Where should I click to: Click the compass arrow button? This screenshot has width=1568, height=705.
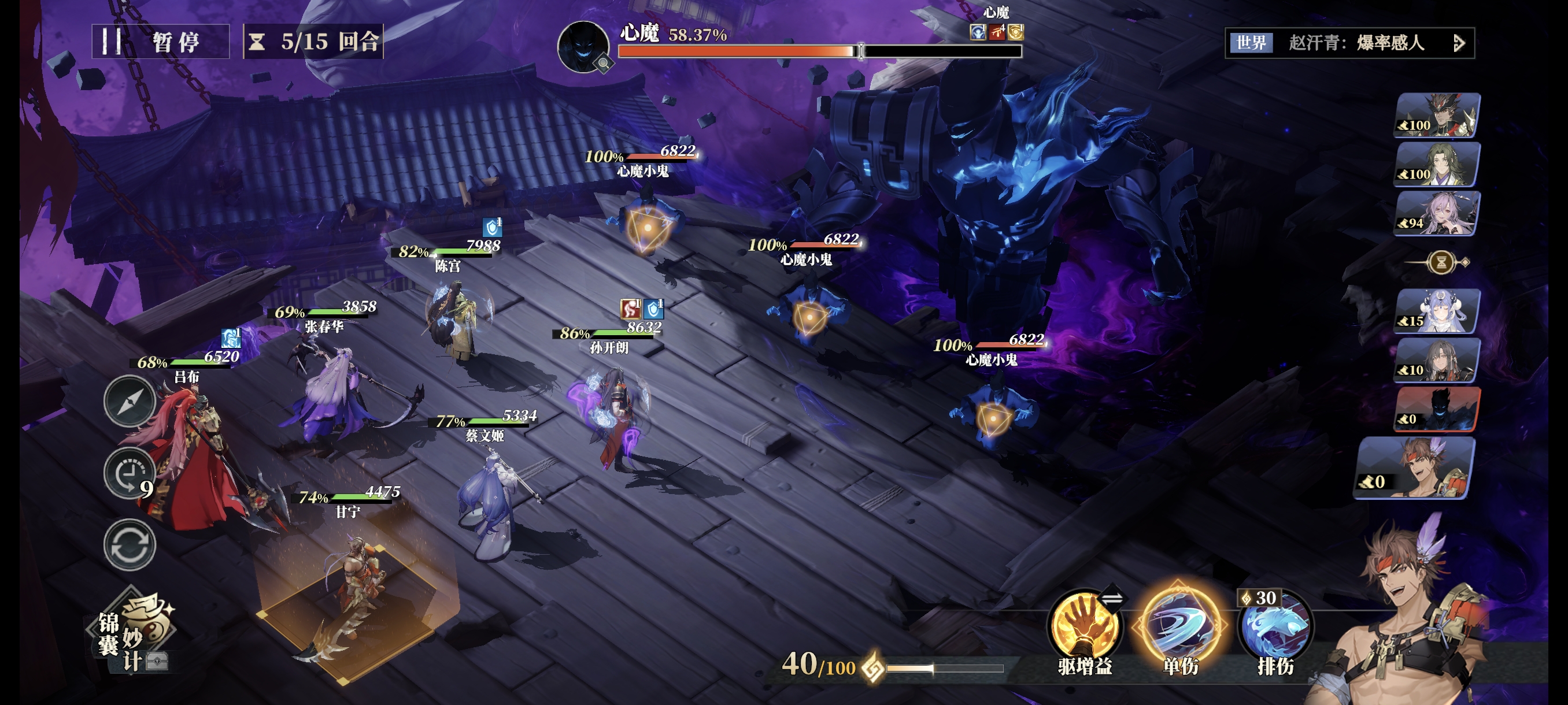[x=129, y=402]
